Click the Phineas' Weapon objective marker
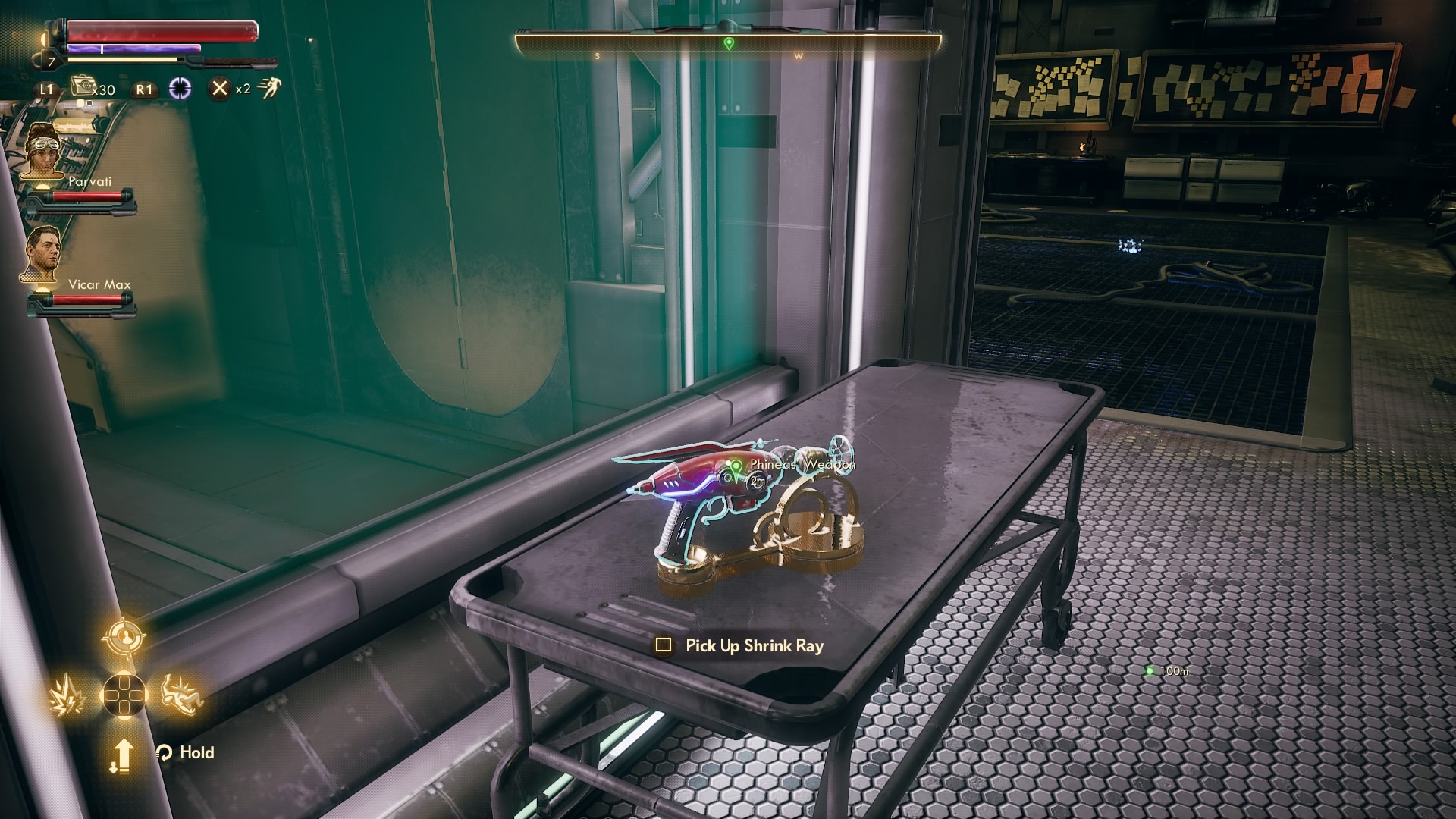 (x=734, y=465)
